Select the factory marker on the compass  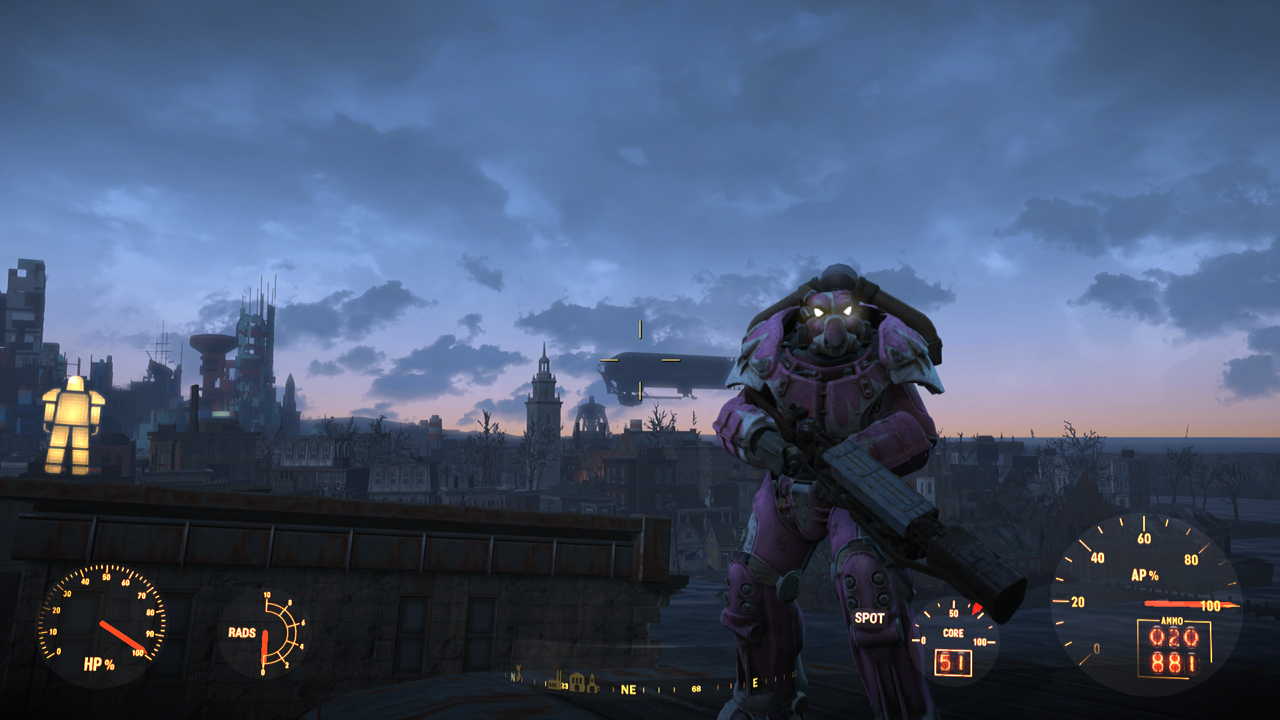555,682
